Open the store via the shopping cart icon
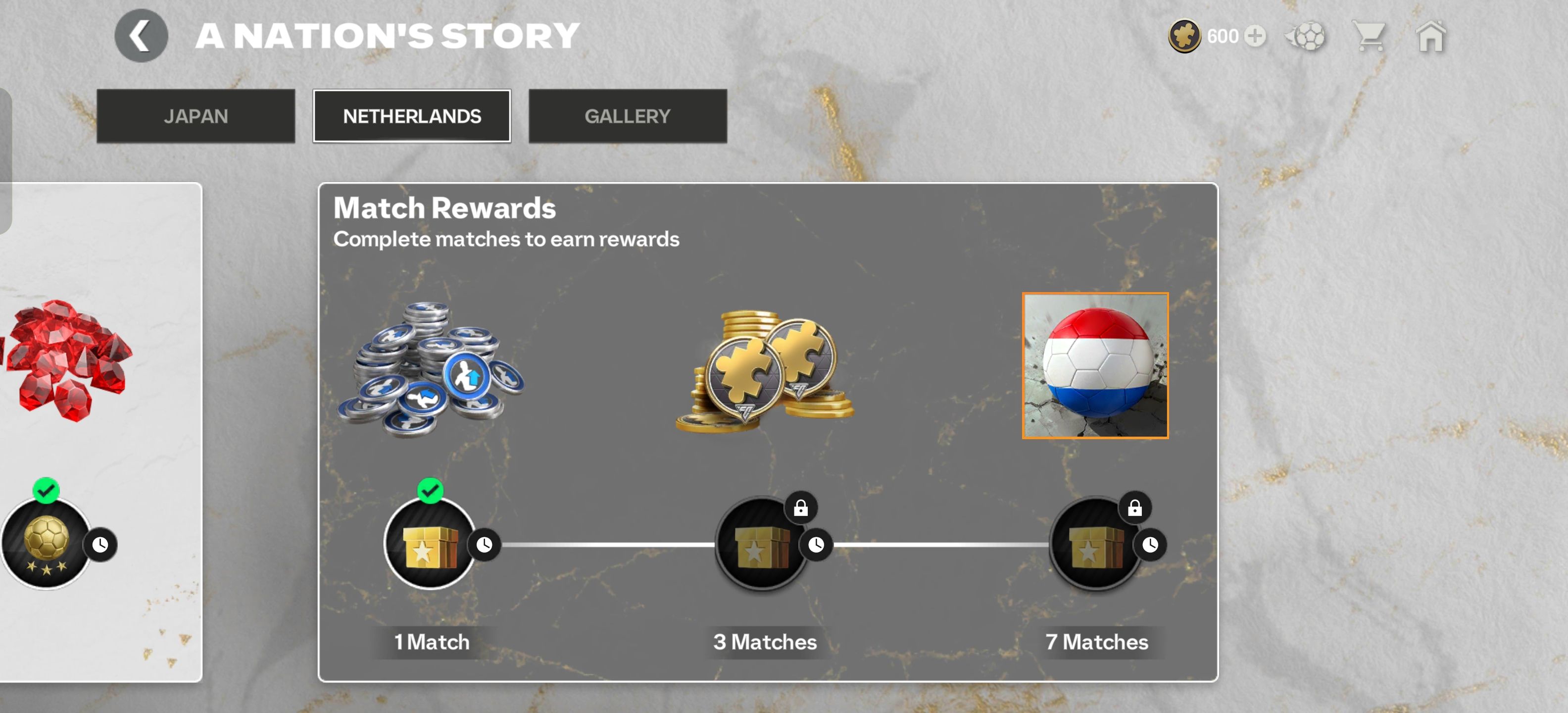 (x=1369, y=37)
